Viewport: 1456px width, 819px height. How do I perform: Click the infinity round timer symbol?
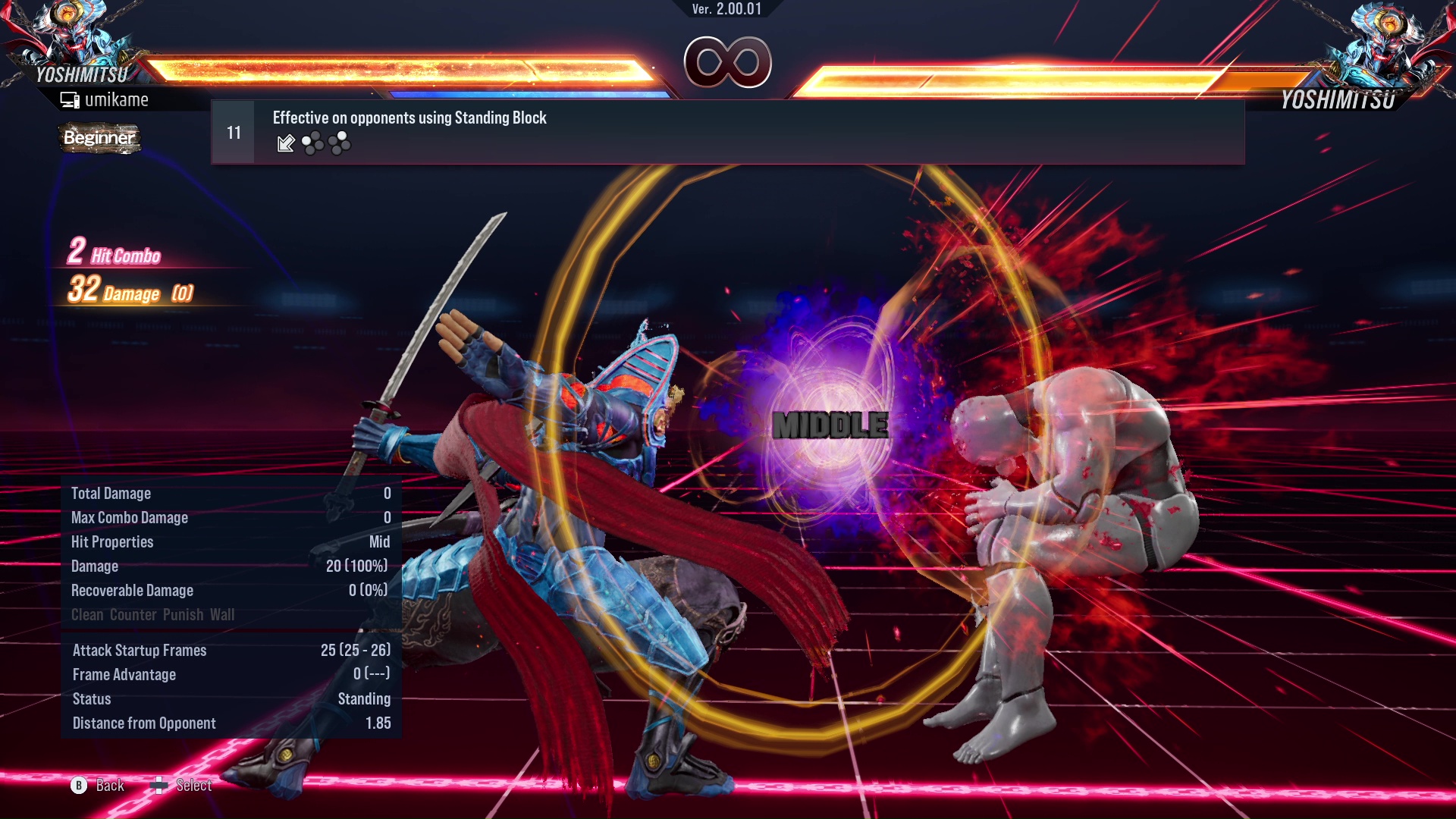726,63
